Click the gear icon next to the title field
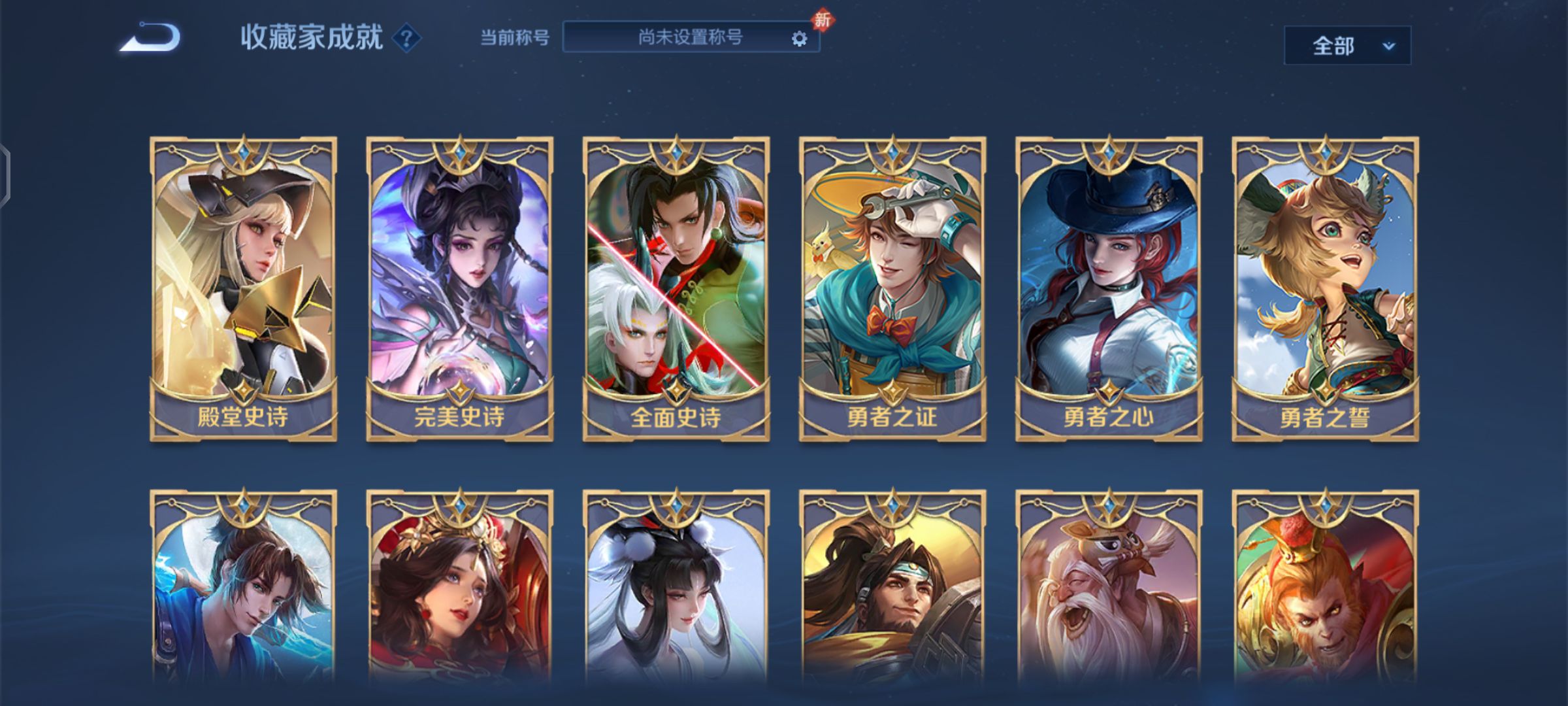 798,40
